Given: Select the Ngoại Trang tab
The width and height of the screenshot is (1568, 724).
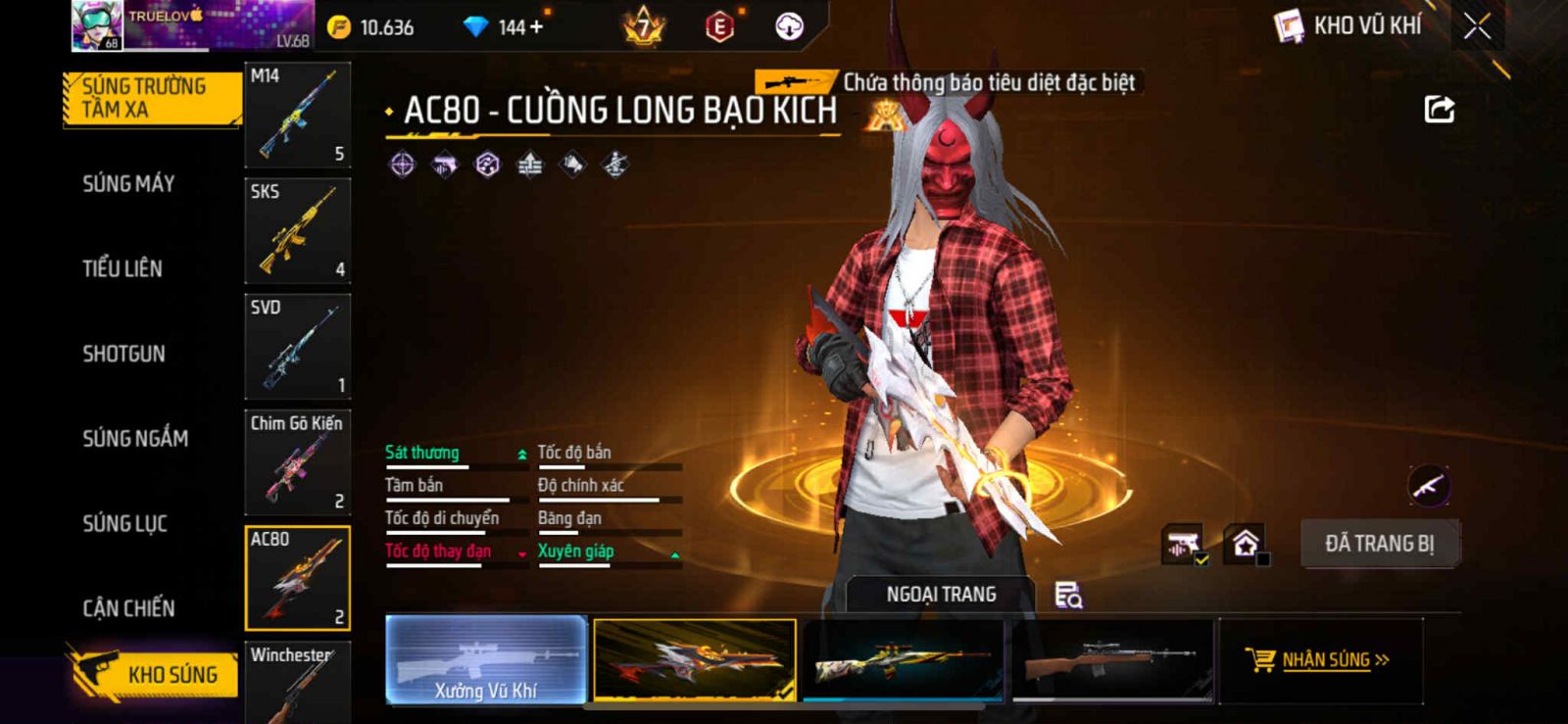Looking at the screenshot, I should pos(941,595).
